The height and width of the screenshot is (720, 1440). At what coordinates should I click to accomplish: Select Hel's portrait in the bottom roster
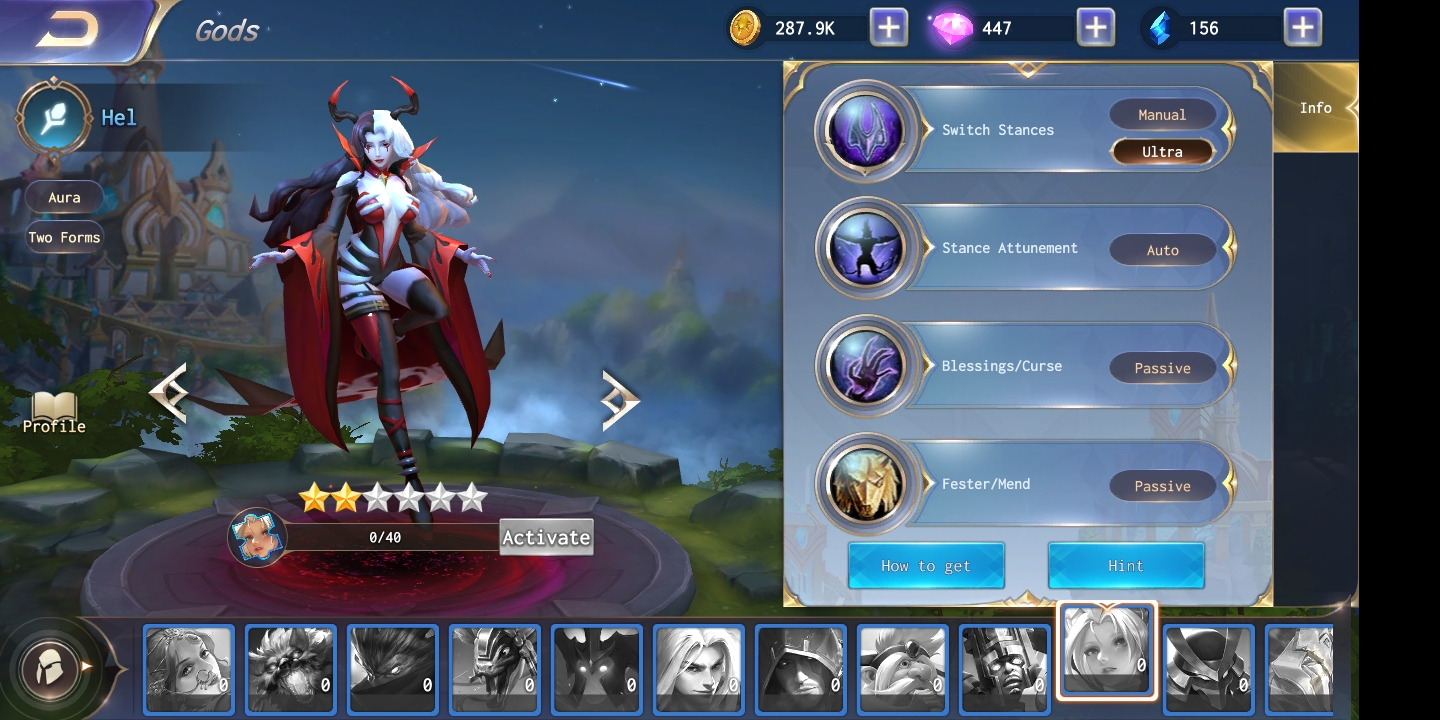1107,650
